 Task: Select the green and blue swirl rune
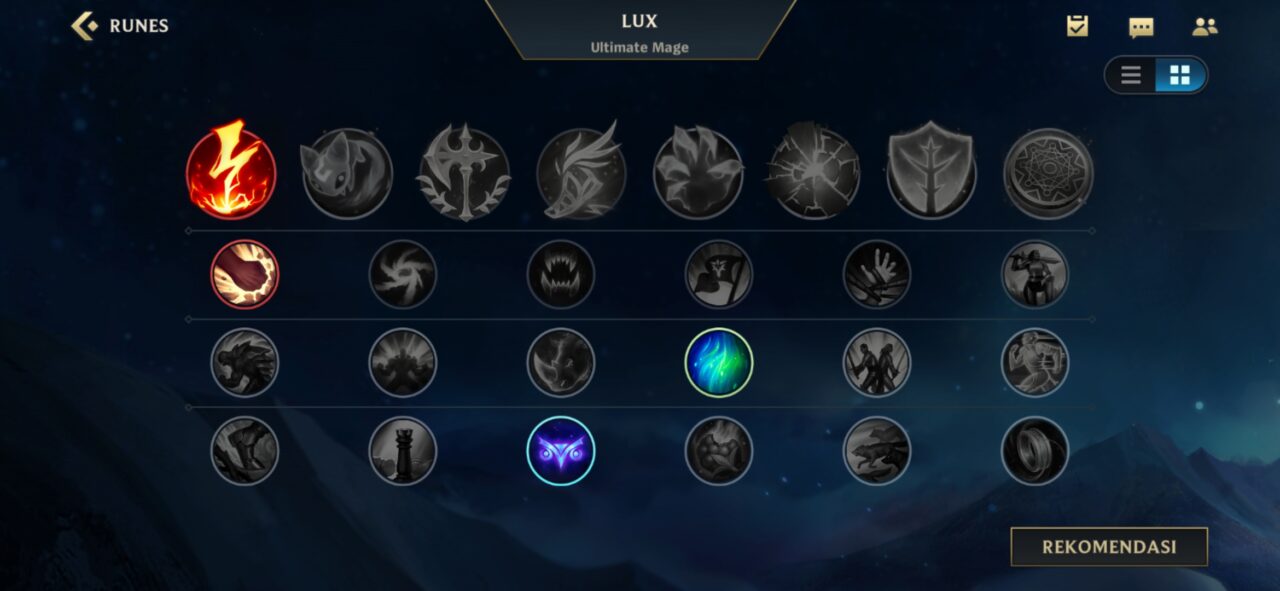719,362
